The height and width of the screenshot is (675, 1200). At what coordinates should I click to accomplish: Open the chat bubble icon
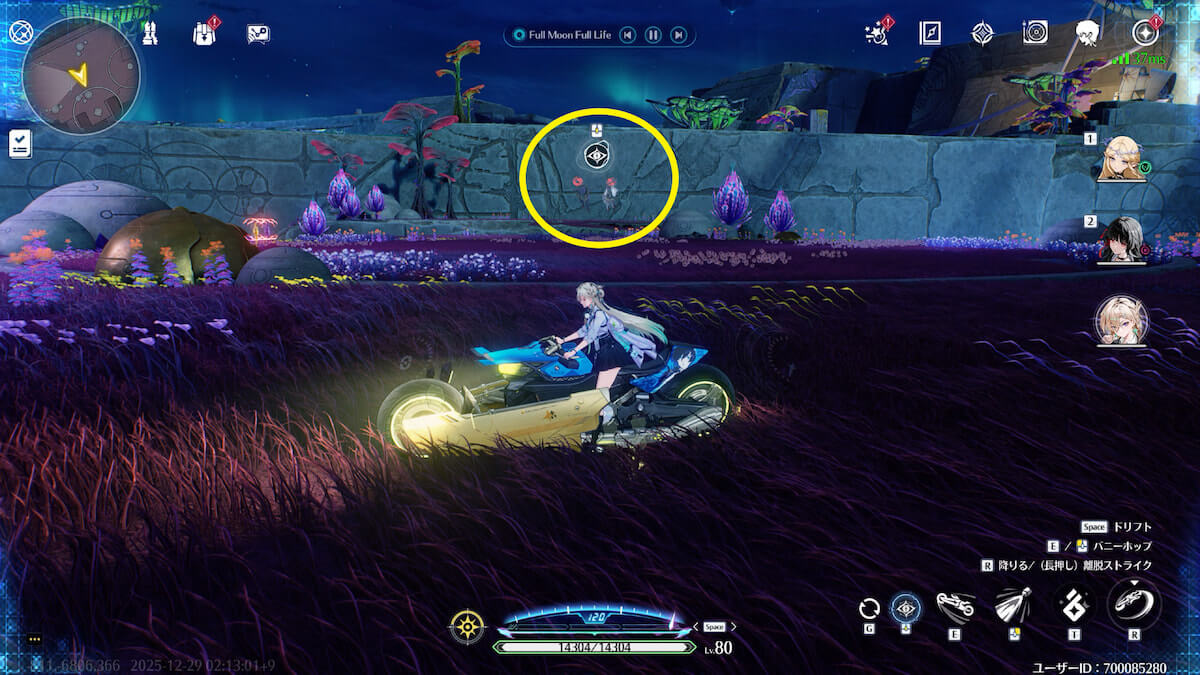(258, 34)
